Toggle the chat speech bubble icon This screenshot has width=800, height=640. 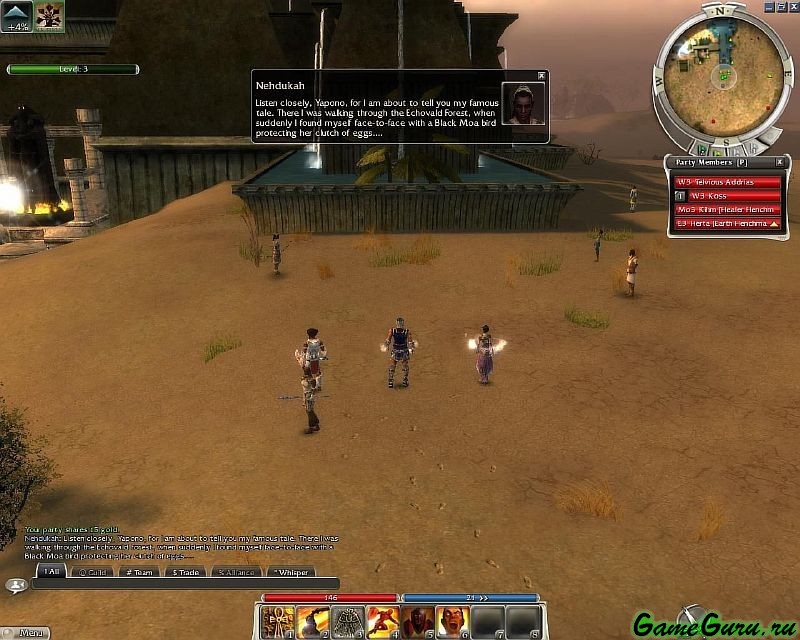(15, 585)
